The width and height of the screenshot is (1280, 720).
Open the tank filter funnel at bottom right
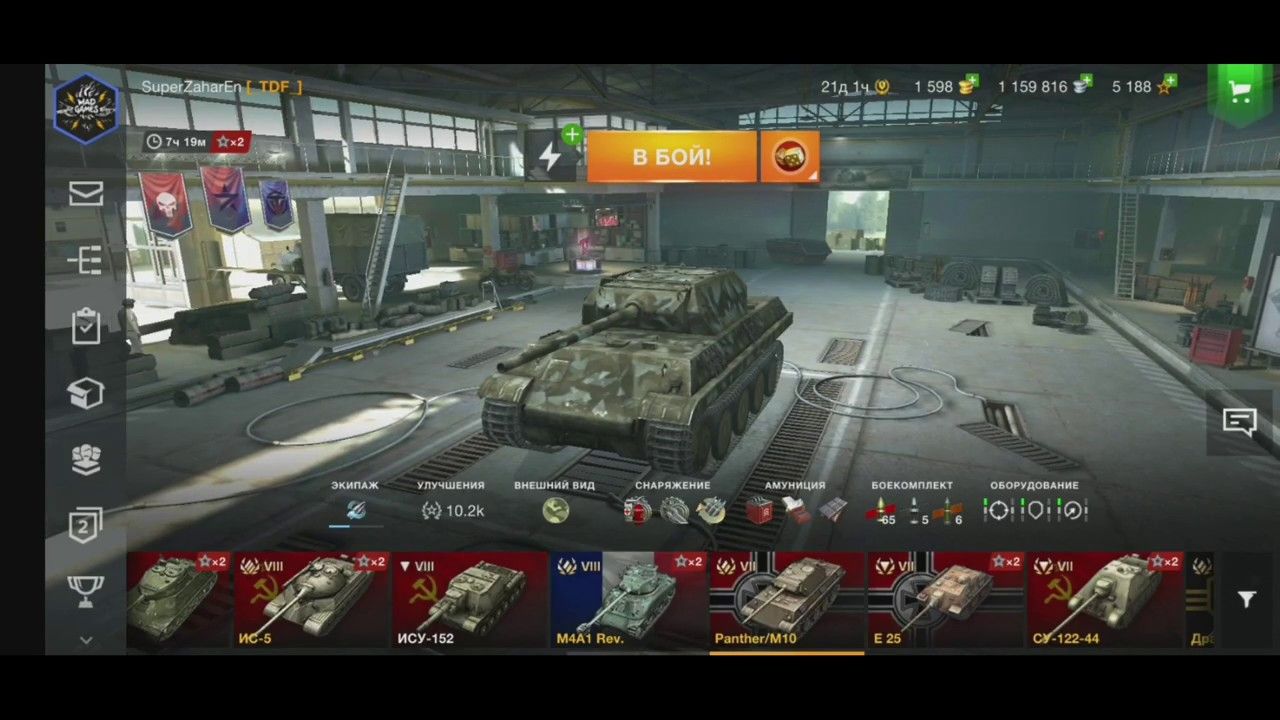pos(1246,600)
